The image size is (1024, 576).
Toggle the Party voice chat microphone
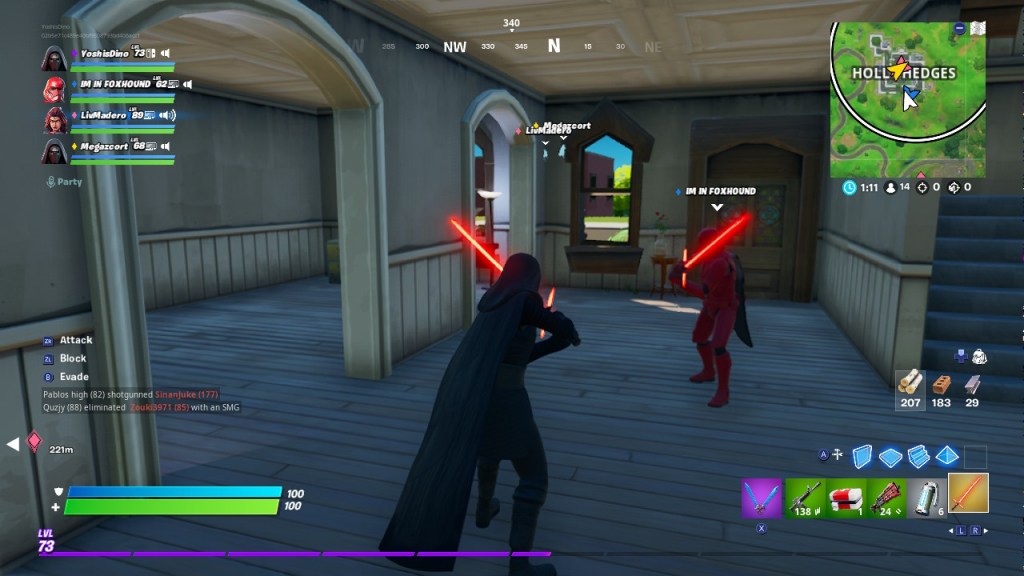pyautogui.click(x=51, y=182)
